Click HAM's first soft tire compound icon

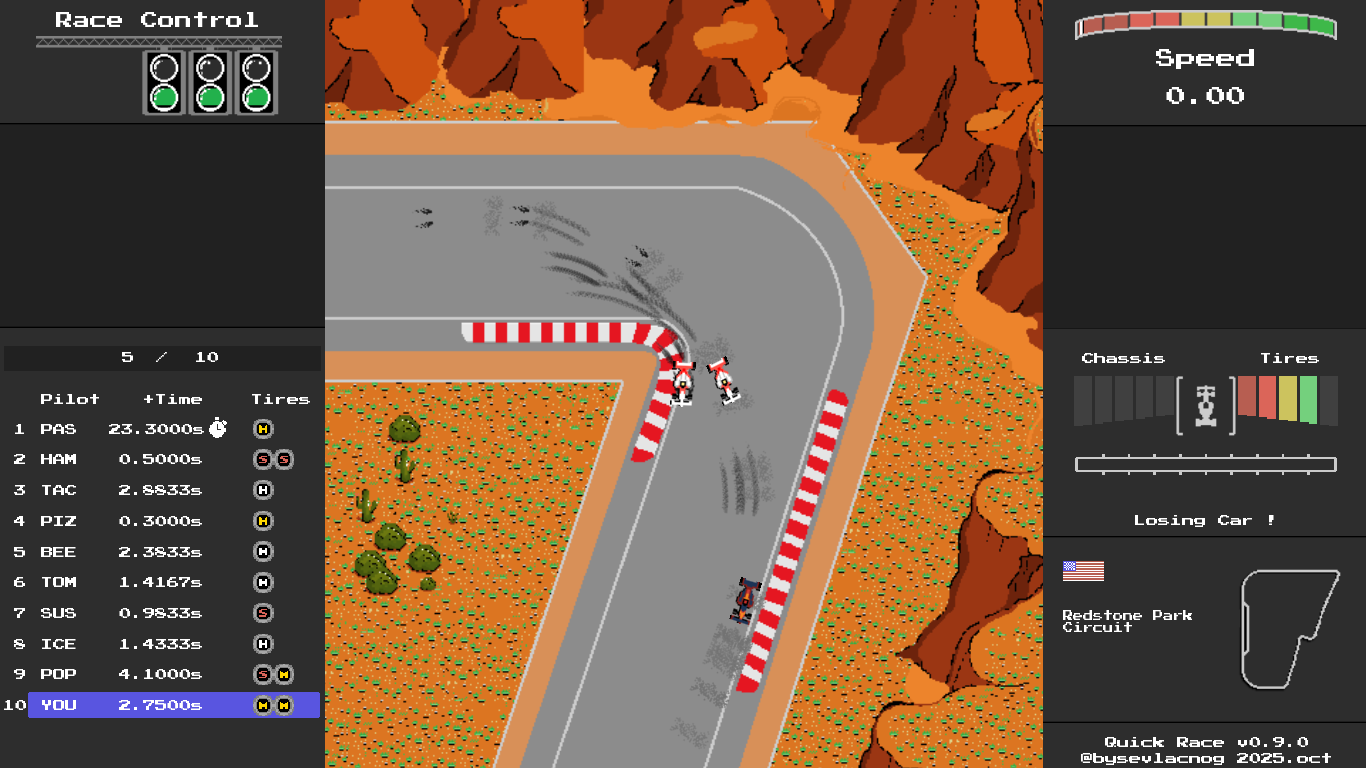pos(262,459)
